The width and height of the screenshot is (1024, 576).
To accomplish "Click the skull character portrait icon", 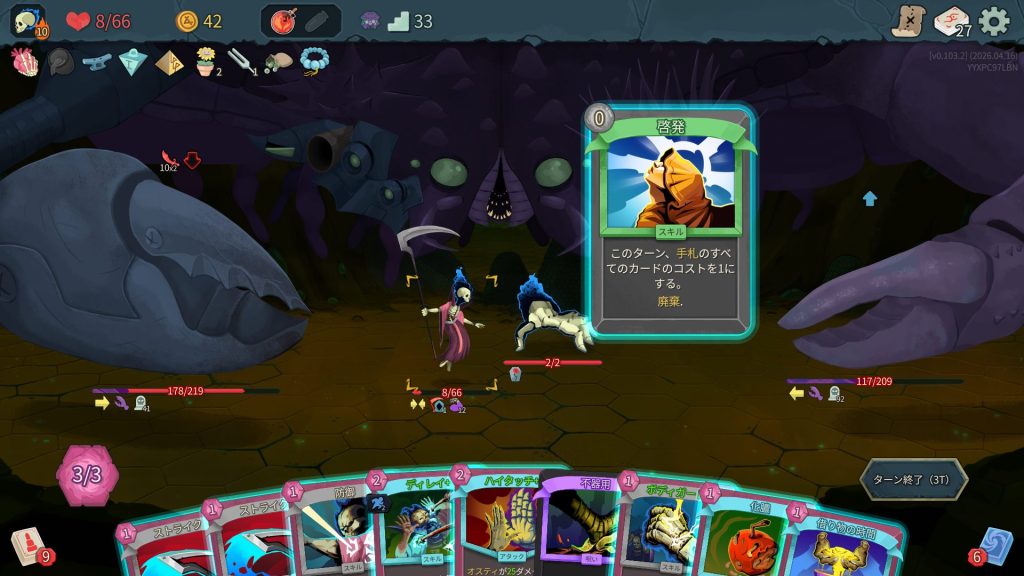I will [28, 21].
